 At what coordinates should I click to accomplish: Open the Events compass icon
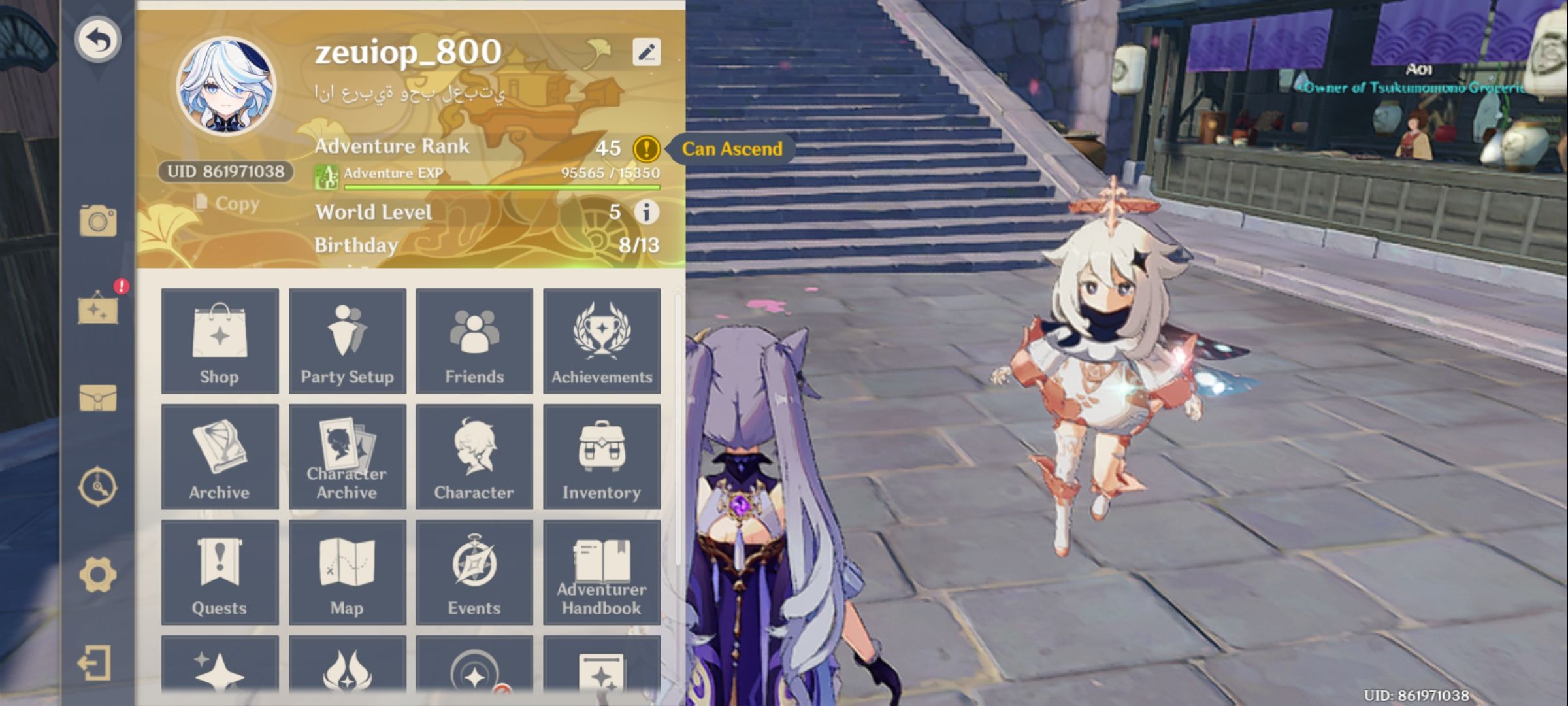[x=474, y=571]
